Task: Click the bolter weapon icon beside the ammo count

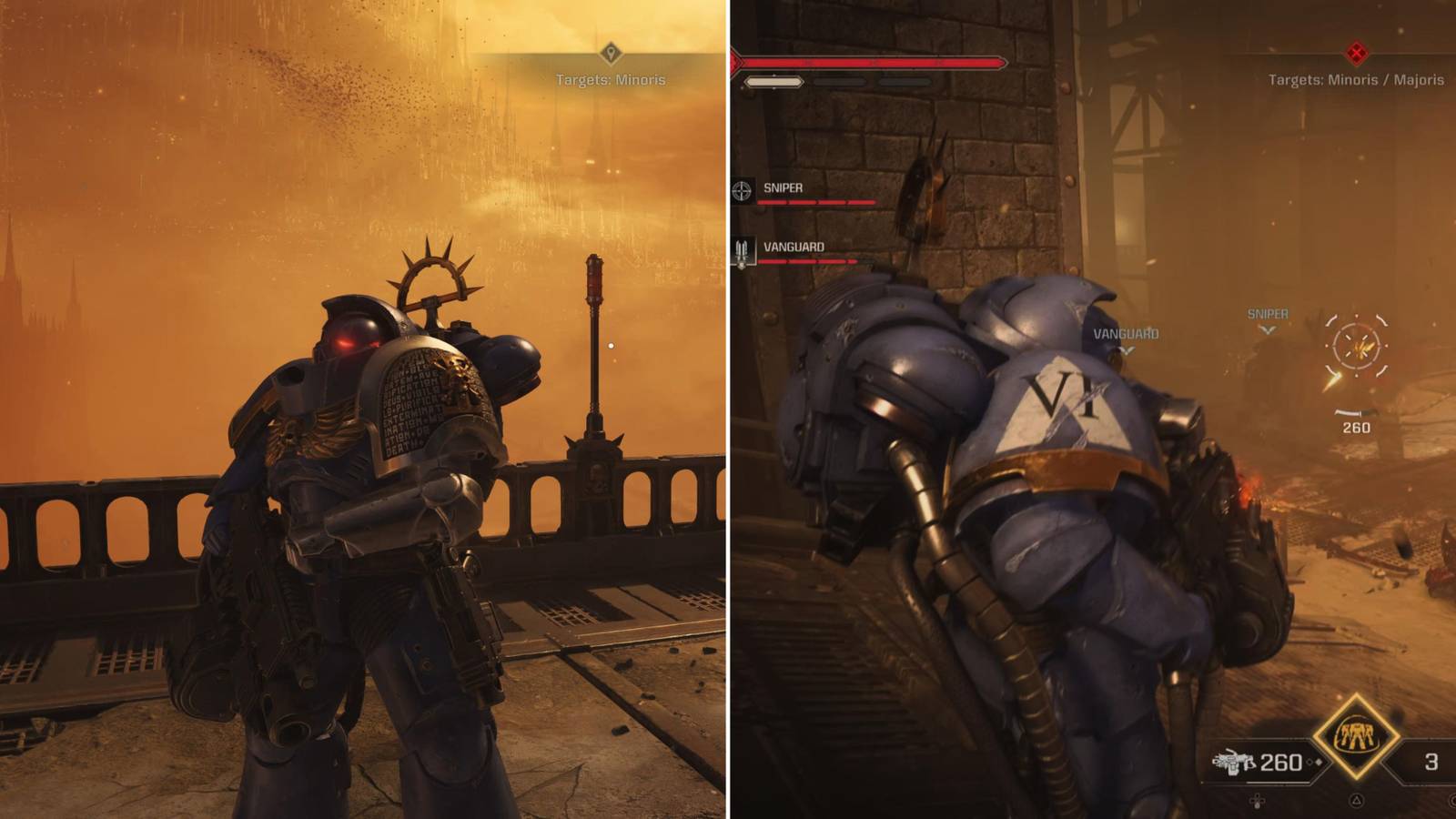Action: 1234,761
